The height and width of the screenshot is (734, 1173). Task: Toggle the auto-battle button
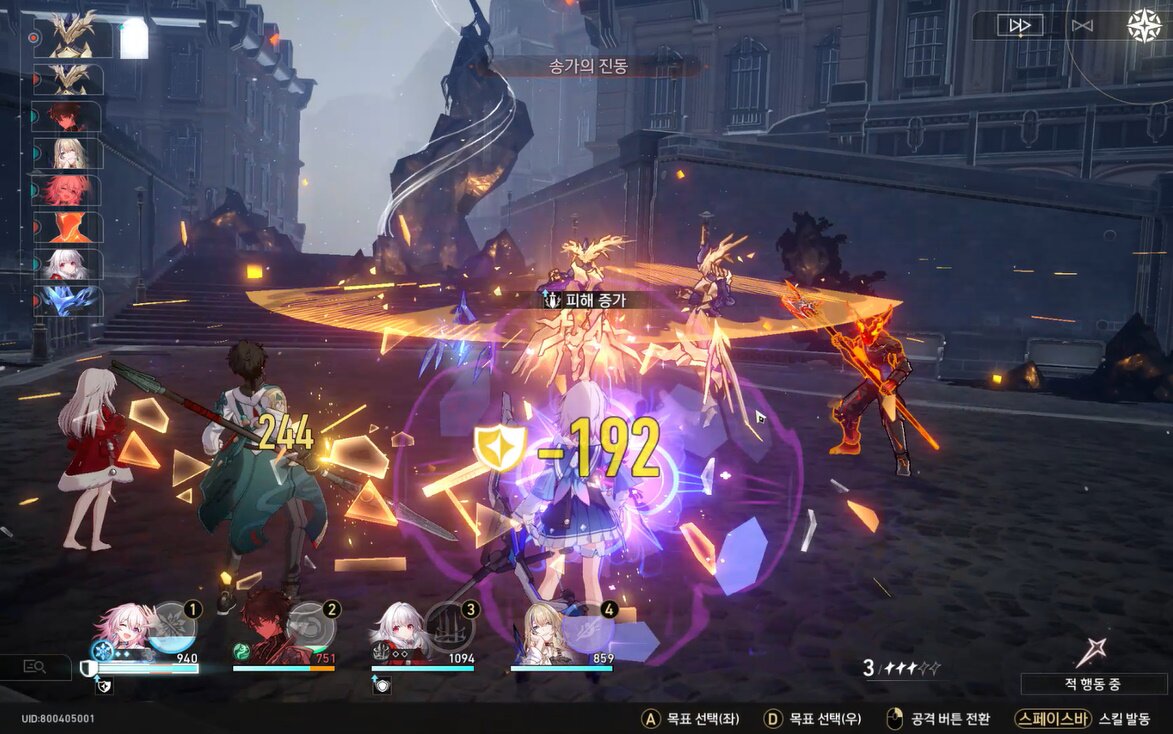[1082, 25]
